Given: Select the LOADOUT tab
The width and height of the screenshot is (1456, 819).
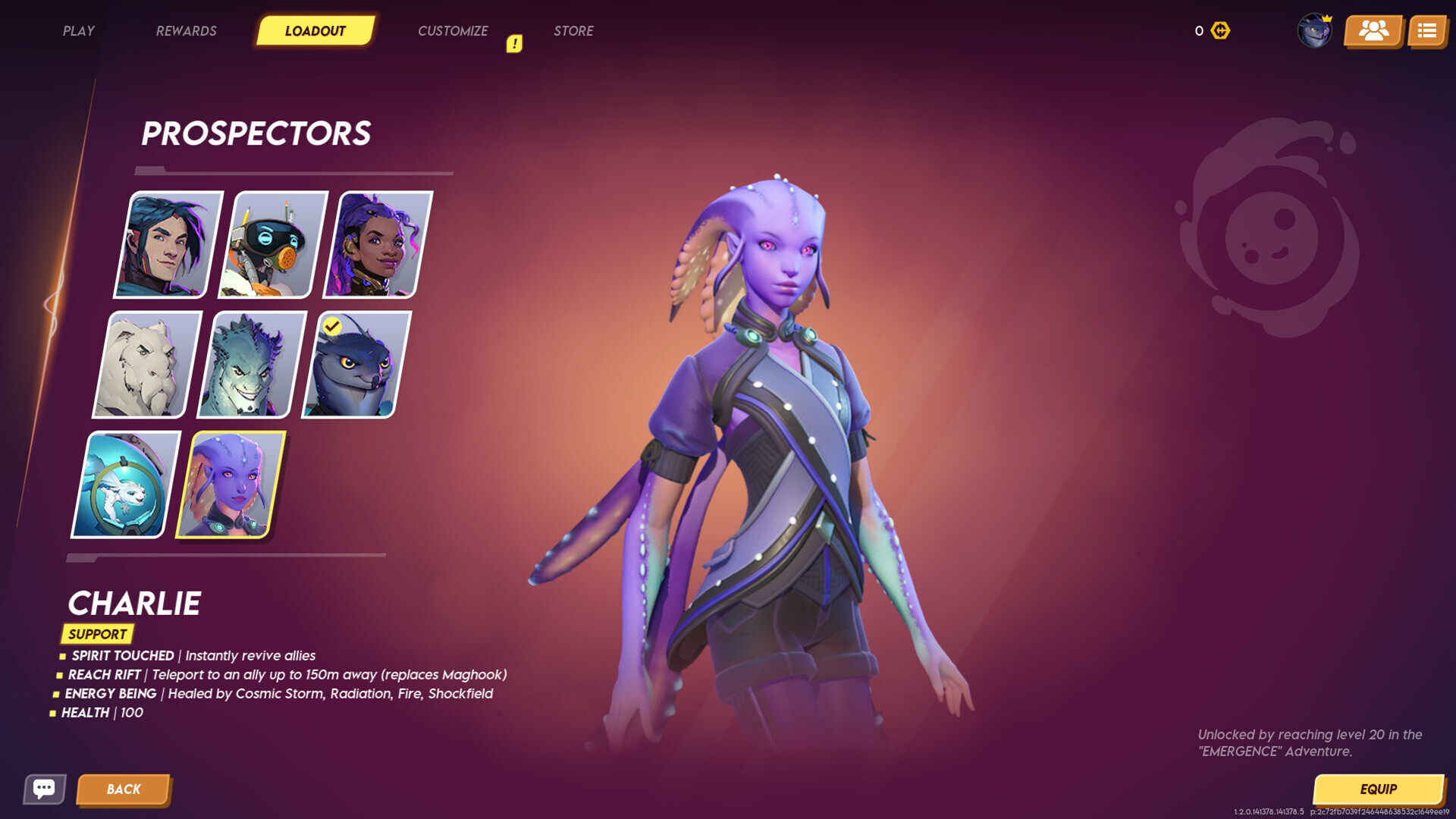Looking at the screenshot, I should pyautogui.click(x=315, y=30).
